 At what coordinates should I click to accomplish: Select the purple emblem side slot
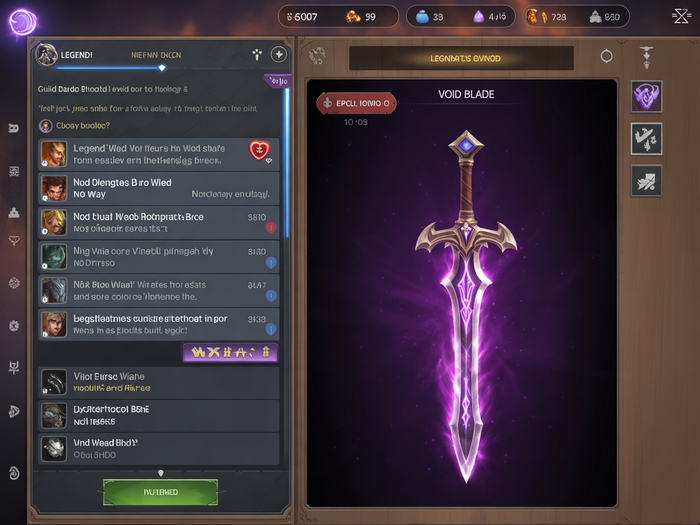tap(646, 96)
